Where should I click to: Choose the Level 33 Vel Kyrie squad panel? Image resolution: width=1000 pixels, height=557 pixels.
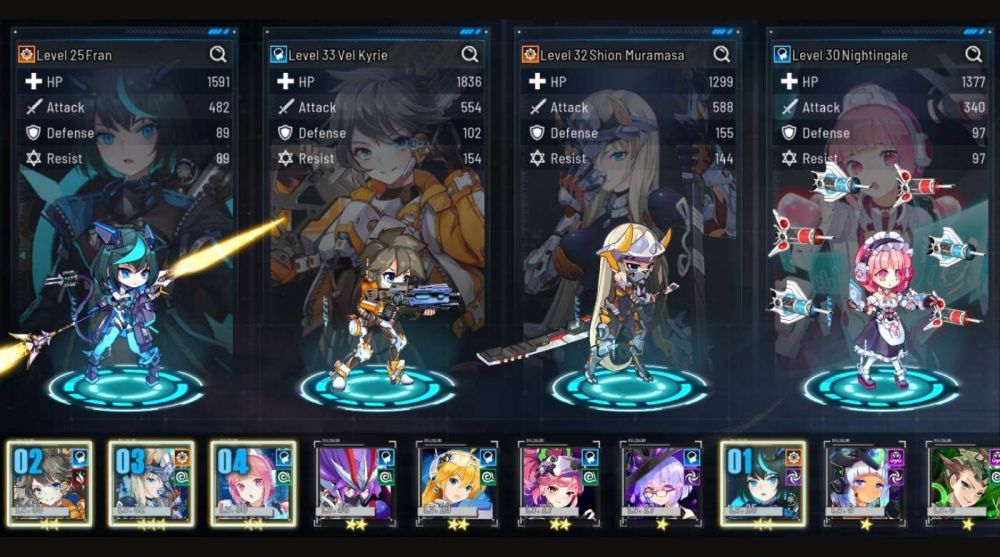click(x=375, y=250)
